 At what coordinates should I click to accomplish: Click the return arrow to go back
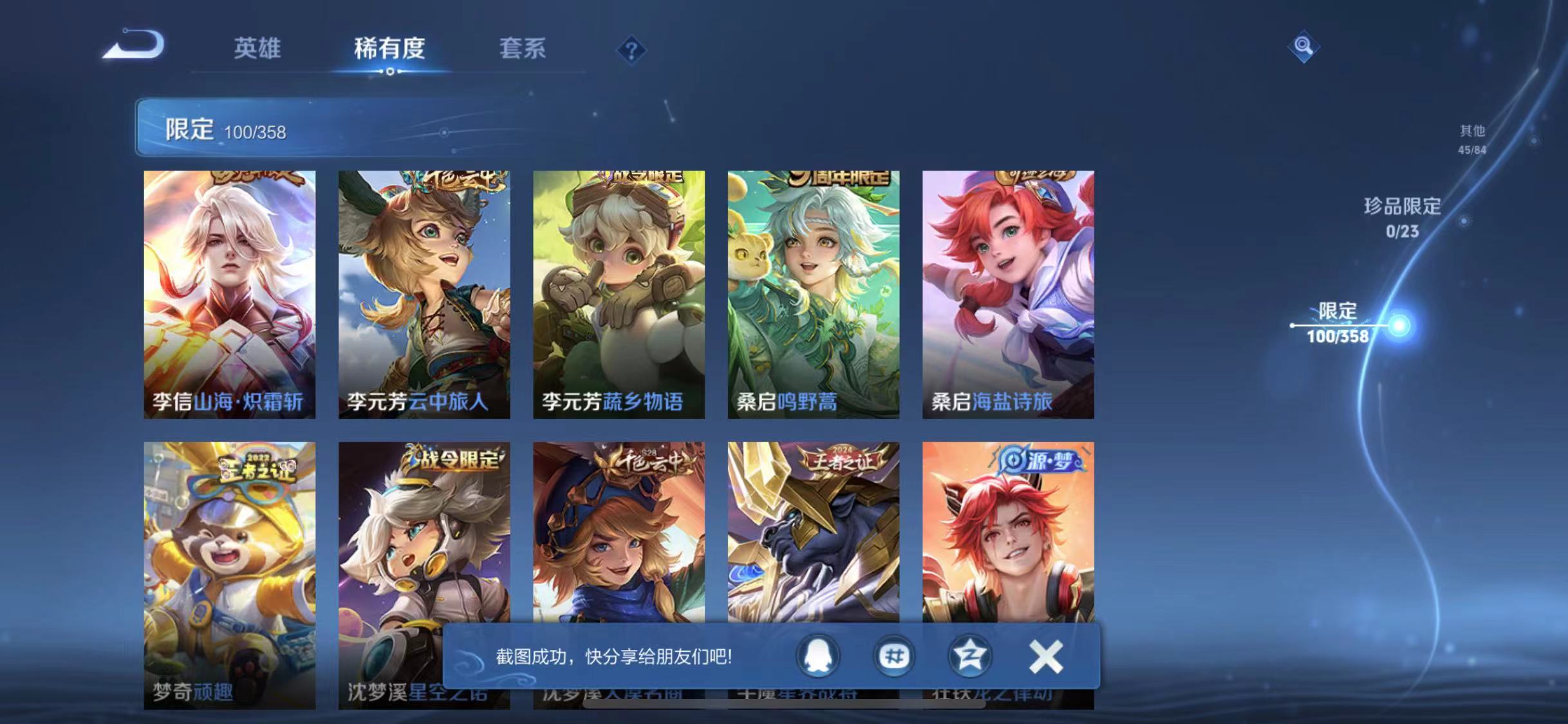coord(133,45)
